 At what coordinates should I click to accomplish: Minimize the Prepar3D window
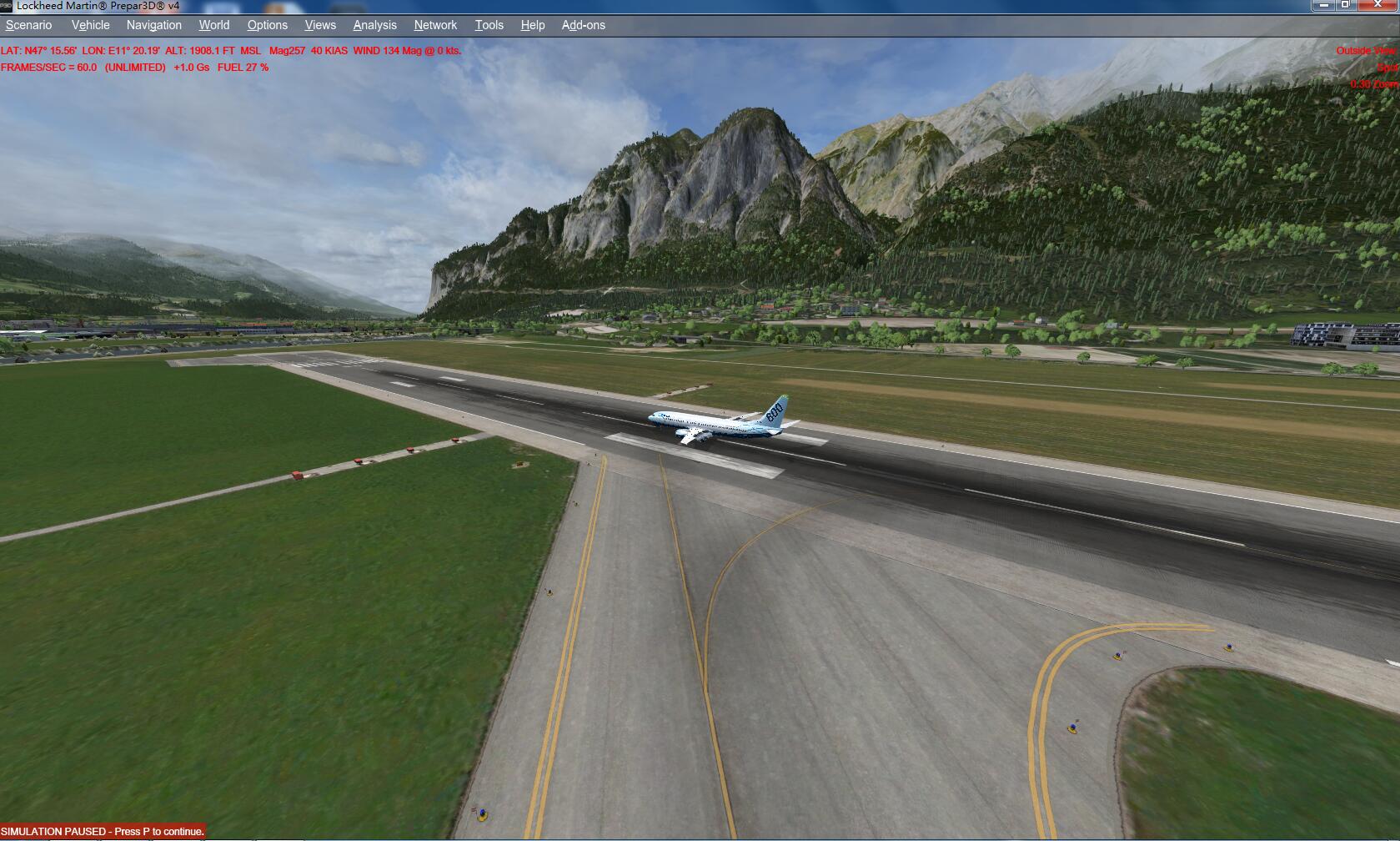[x=1323, y=5]
